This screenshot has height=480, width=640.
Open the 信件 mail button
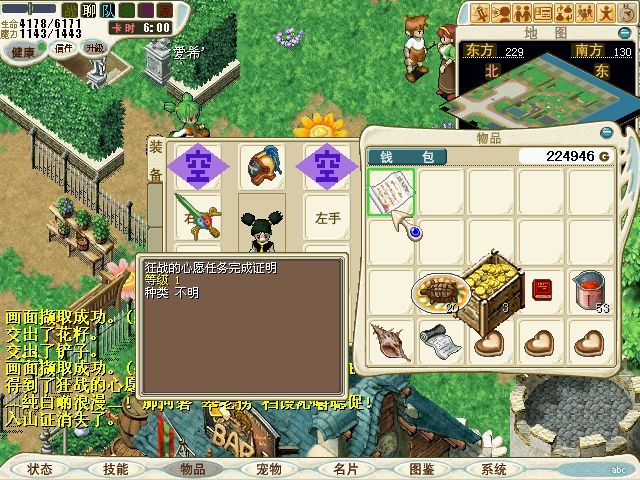[x=64, y=47]
